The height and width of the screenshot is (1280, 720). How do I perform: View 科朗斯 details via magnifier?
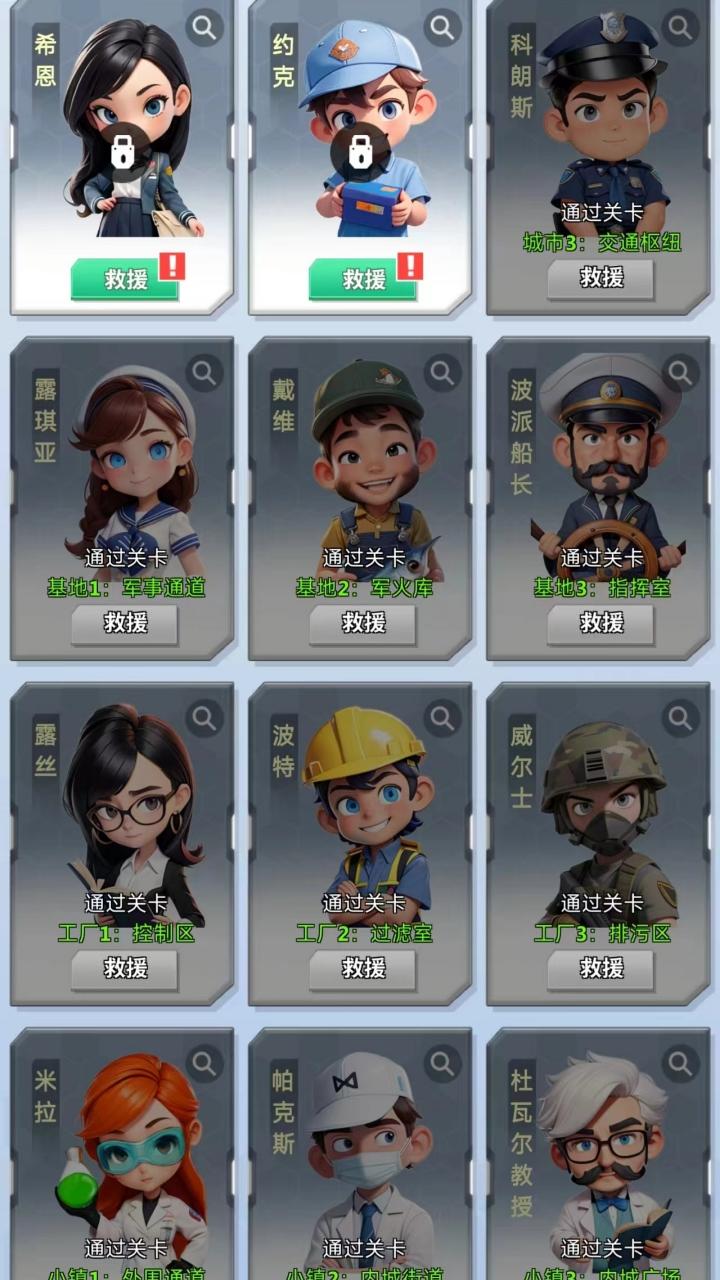click(680, 28)
